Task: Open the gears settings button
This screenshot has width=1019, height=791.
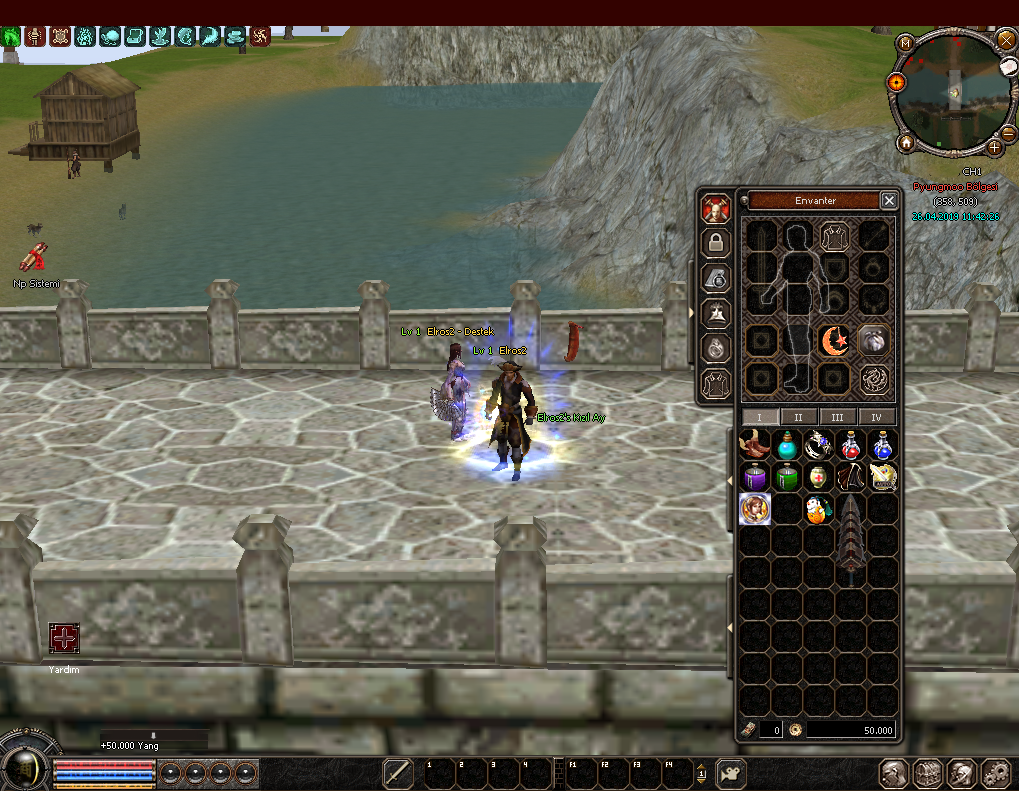Action: coord(995,773)
